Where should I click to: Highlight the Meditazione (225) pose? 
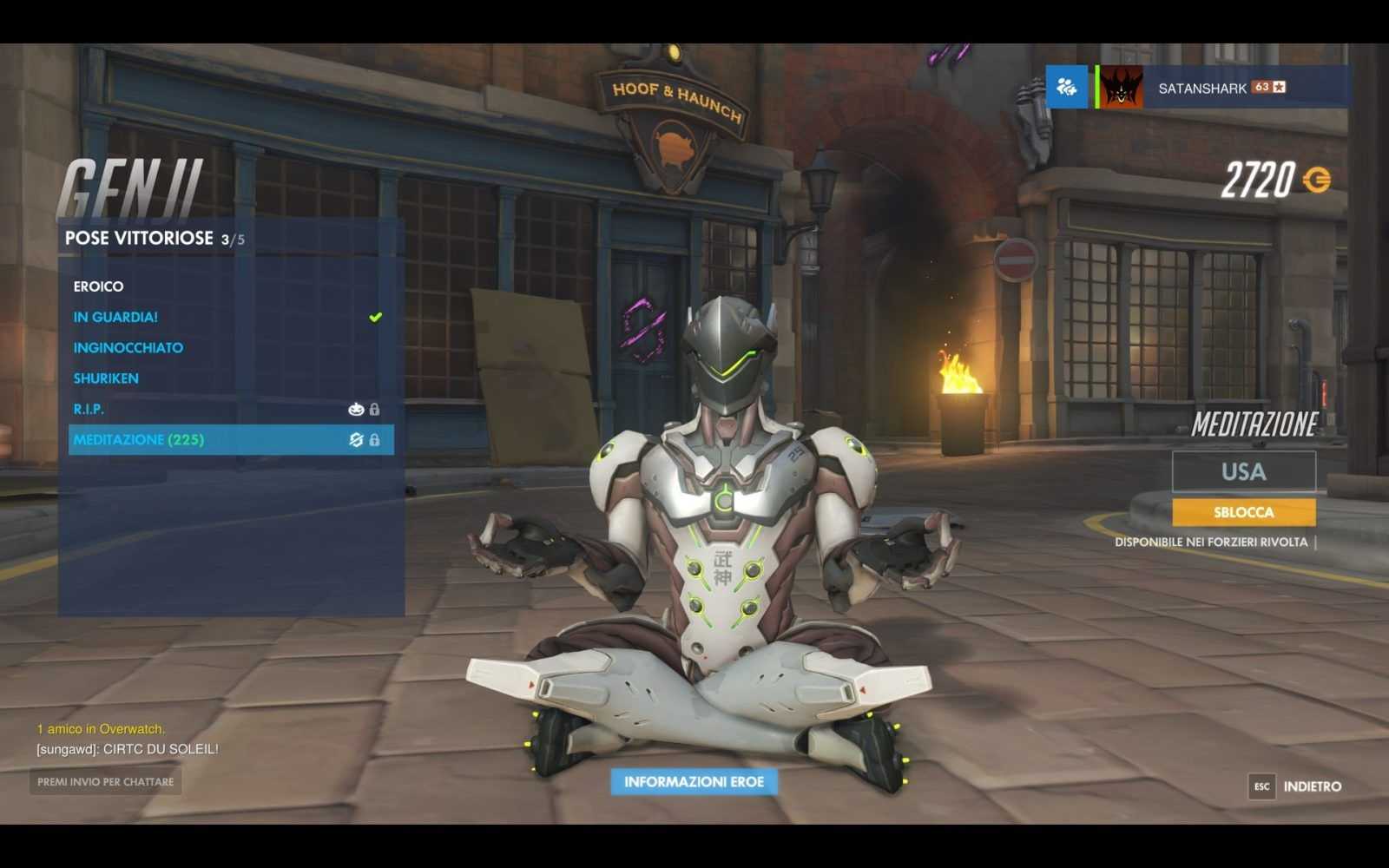coord(139,440)
